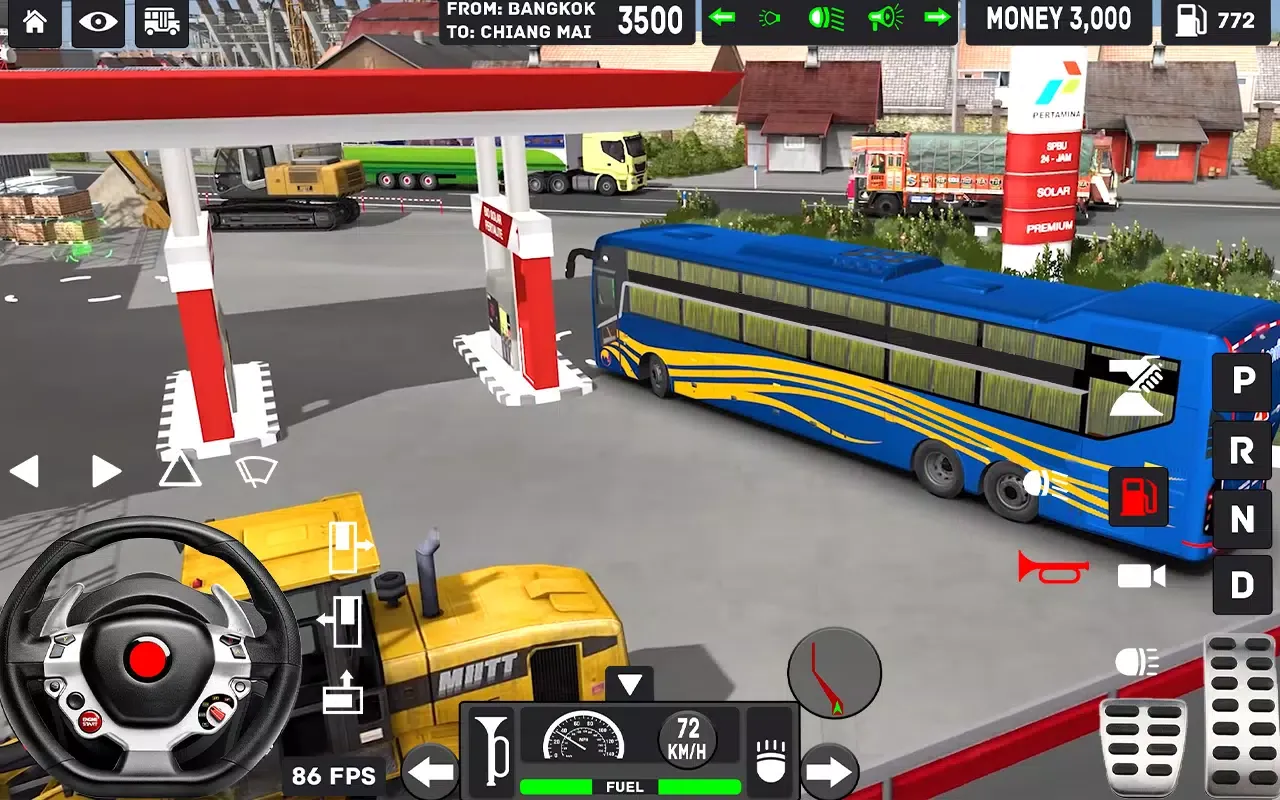This screenshot has width=1280, height=800.
Task: Select neutral gear N
Action: (x=1242, y=518)
